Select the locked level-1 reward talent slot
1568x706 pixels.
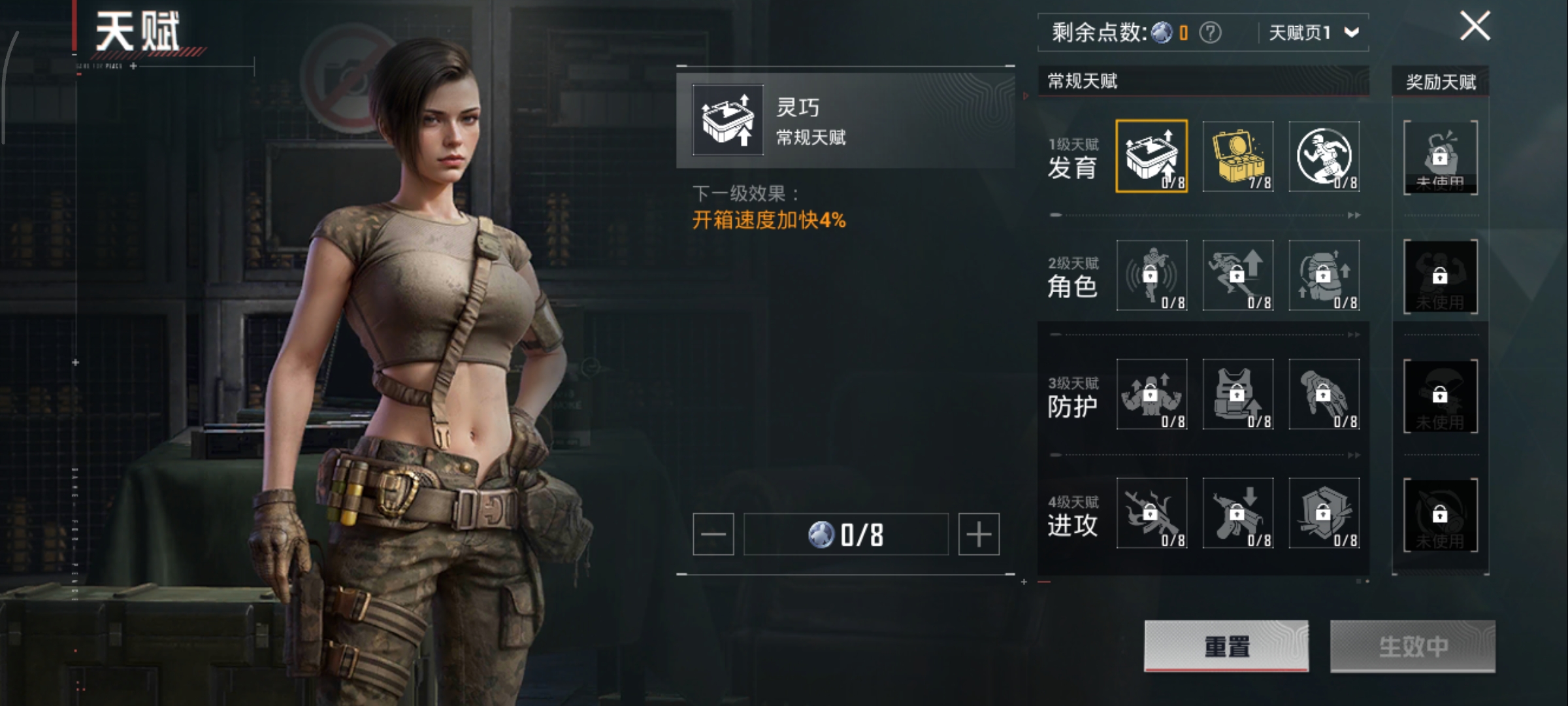pyautogui.click(x=1440, y=158)
